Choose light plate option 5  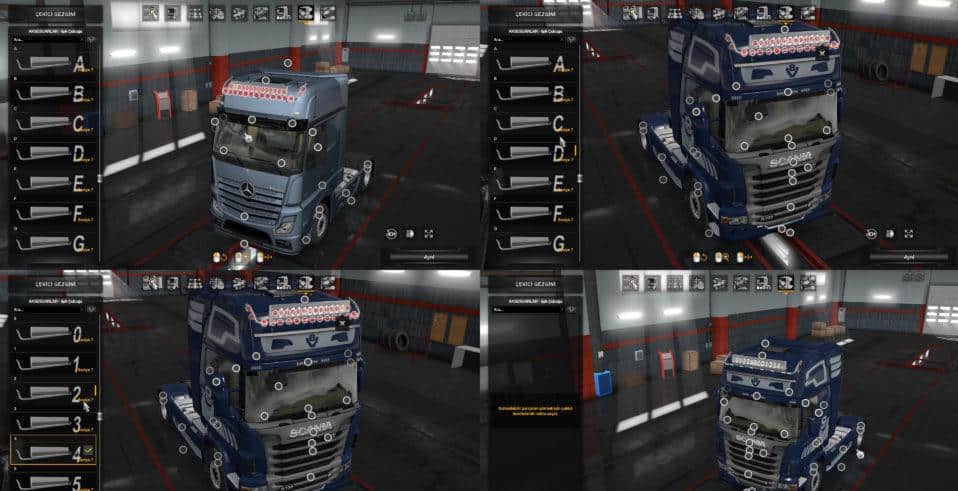54,480
